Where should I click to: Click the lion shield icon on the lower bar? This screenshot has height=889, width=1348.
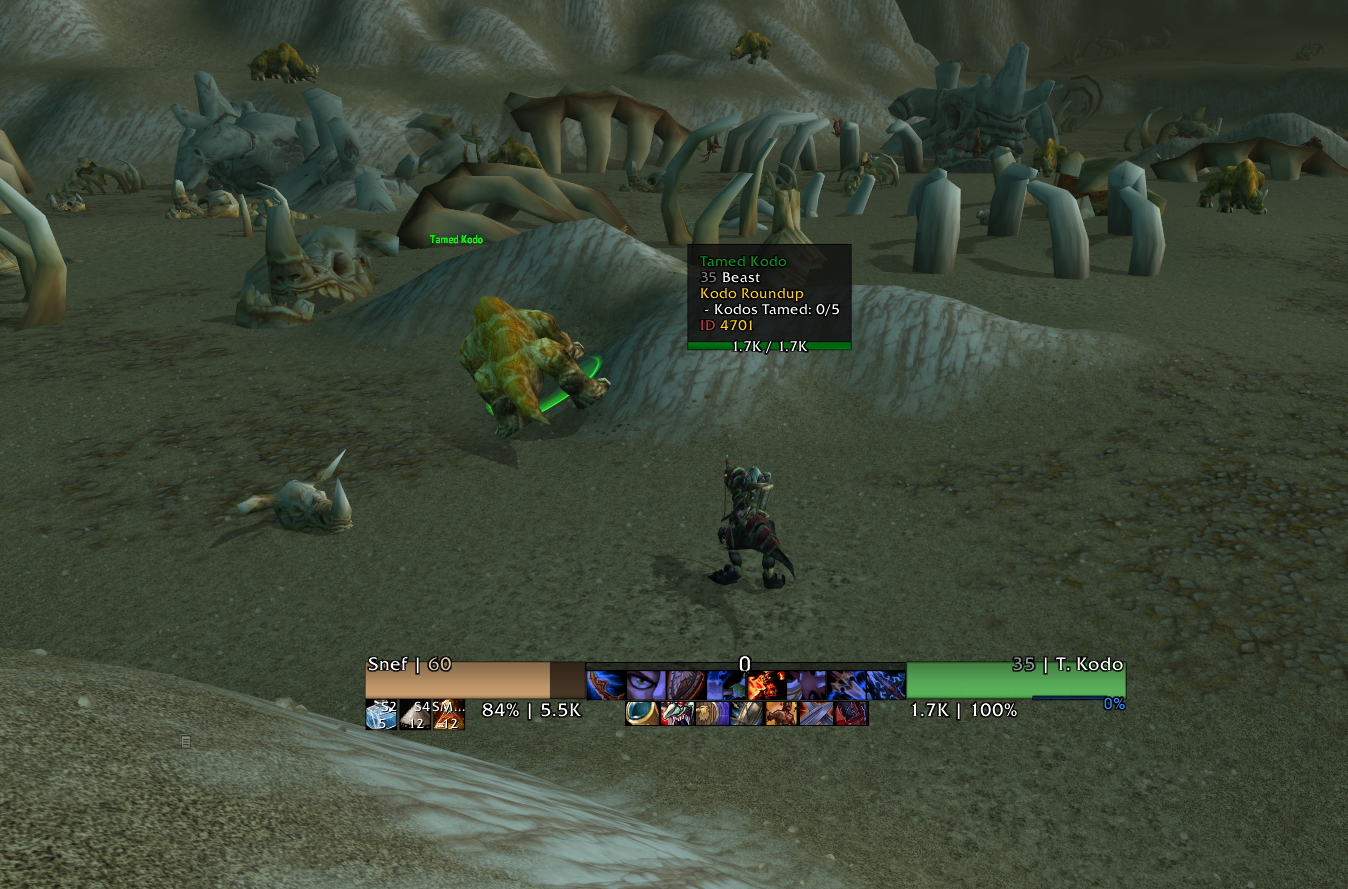tap(710, 713)
